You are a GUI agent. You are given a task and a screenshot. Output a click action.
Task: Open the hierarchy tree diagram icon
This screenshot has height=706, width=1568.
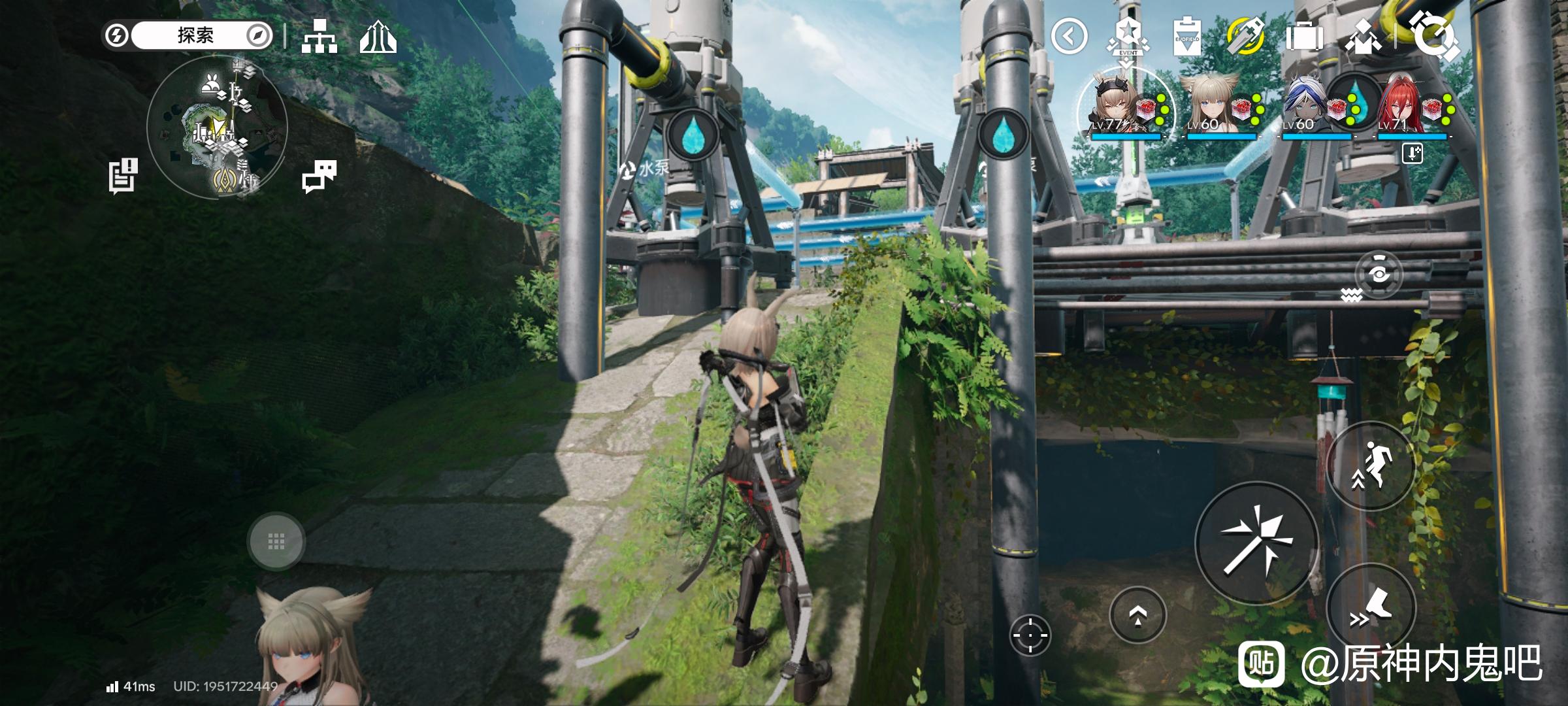tap(319, 36)
